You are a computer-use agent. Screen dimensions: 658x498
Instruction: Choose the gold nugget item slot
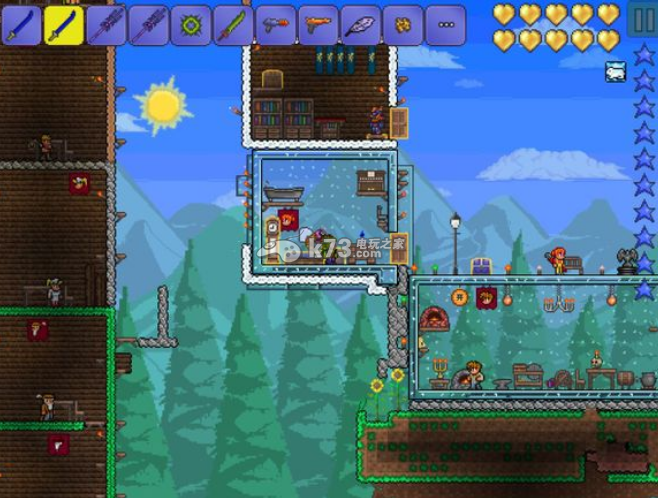(403, 24)
